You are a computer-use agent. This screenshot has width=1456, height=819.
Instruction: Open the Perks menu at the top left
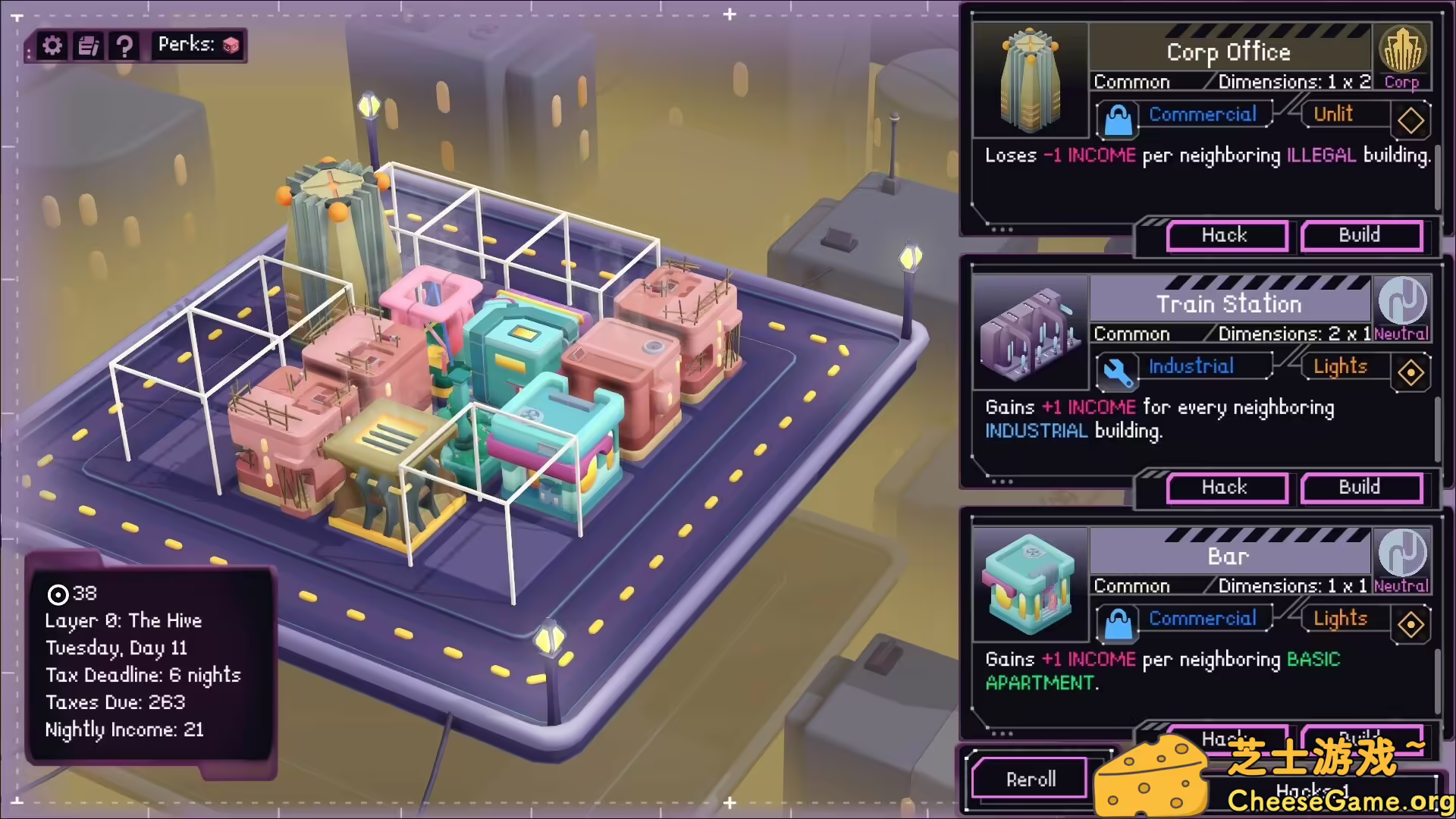coord(196,45)
